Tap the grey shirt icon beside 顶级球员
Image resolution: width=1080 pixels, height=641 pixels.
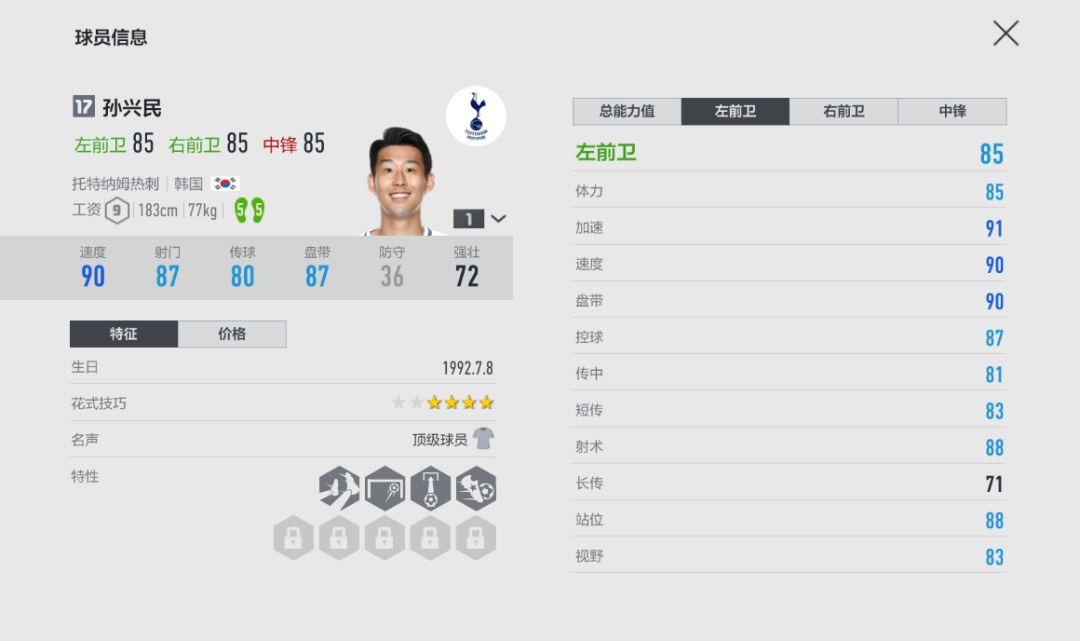(x=484, y=439)
